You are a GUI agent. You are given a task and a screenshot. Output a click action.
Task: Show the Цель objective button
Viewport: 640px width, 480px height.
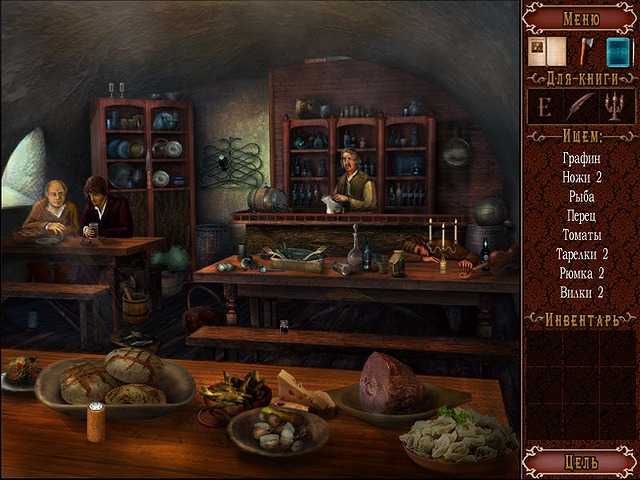581,462
